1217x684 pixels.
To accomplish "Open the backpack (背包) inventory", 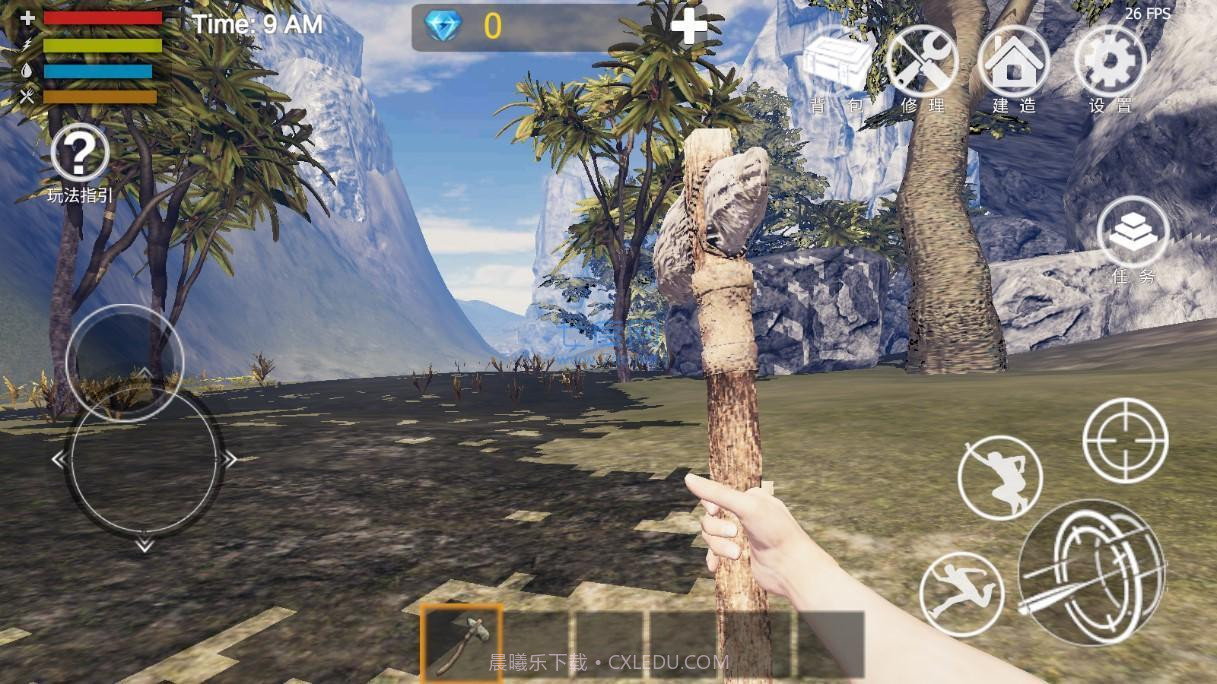I will click(837, 64).
